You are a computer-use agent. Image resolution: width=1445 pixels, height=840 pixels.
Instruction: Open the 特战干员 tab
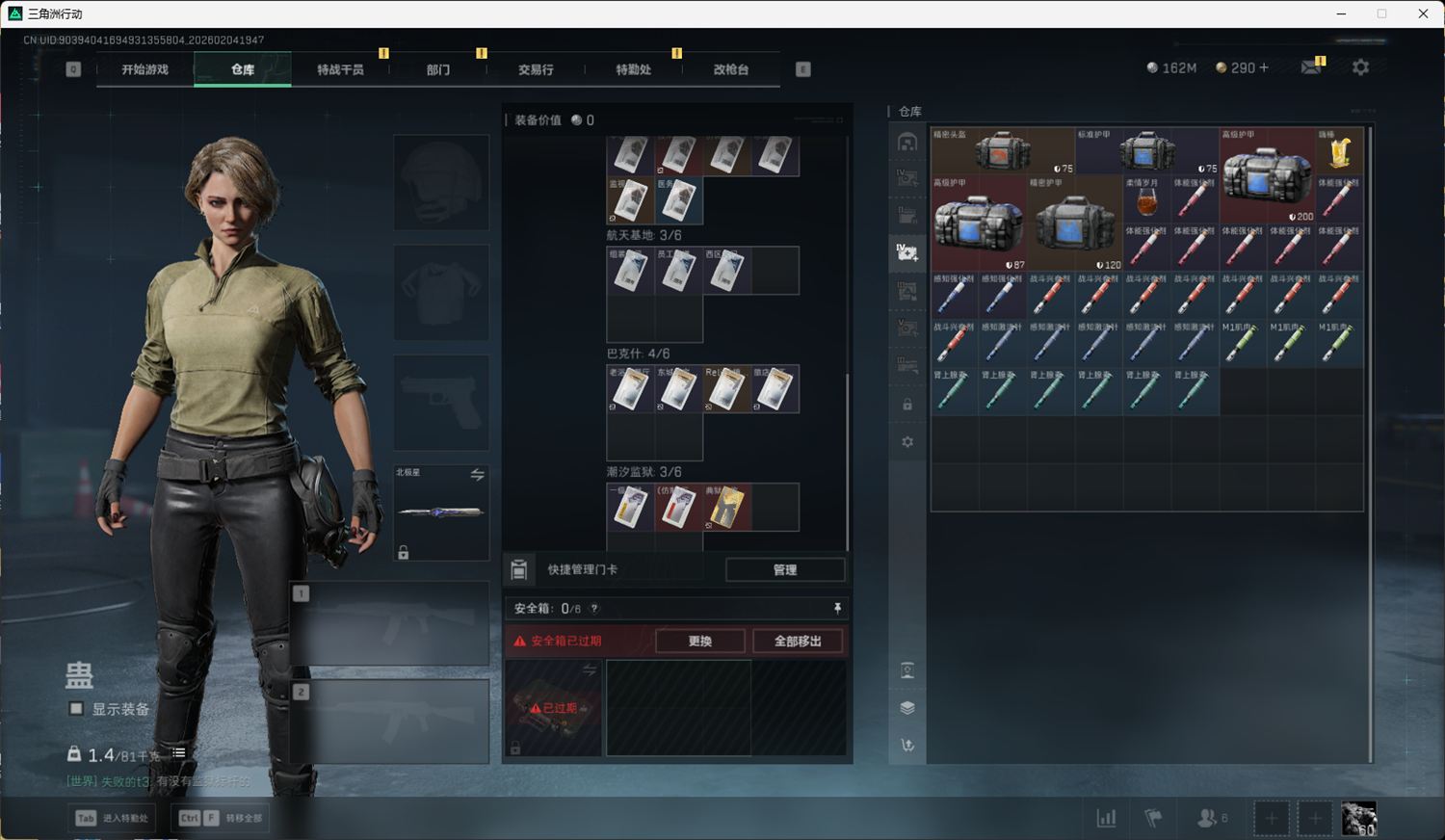coord(340,69)
